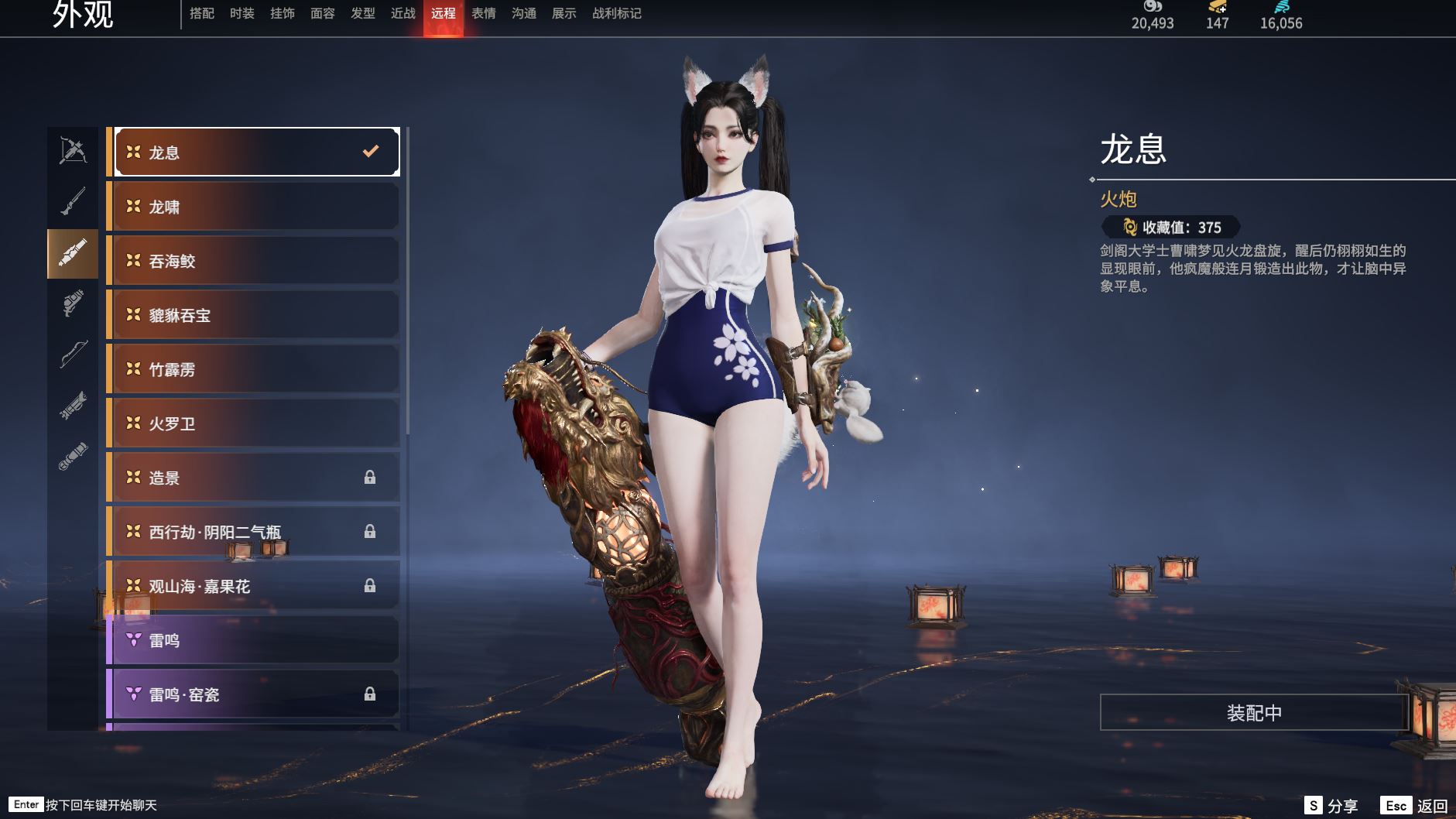Open the 搭配 tab
The image size is (1456, 819).
201,13
